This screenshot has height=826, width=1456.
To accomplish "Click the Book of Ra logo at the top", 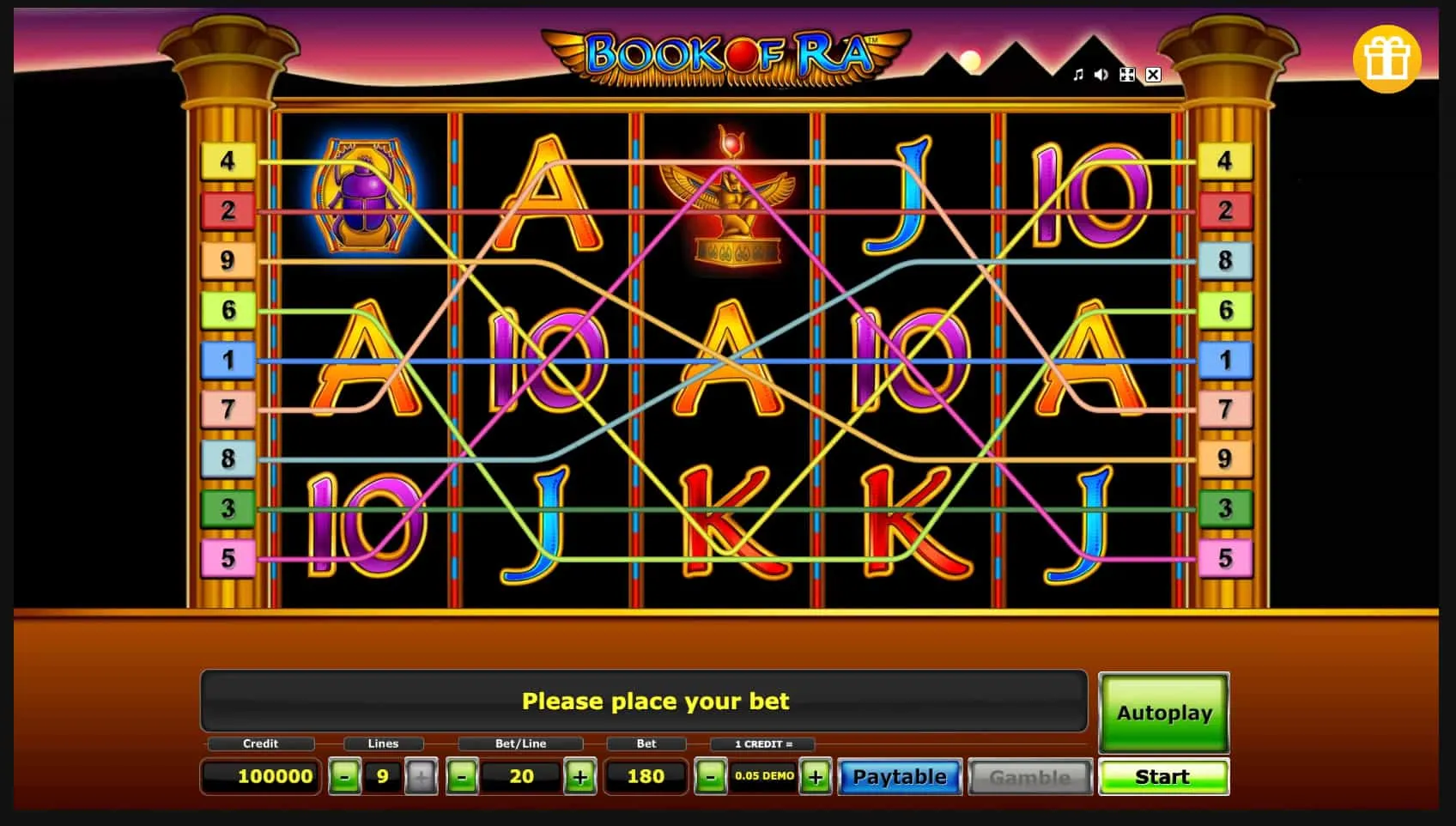I will [x=725, y=53].
